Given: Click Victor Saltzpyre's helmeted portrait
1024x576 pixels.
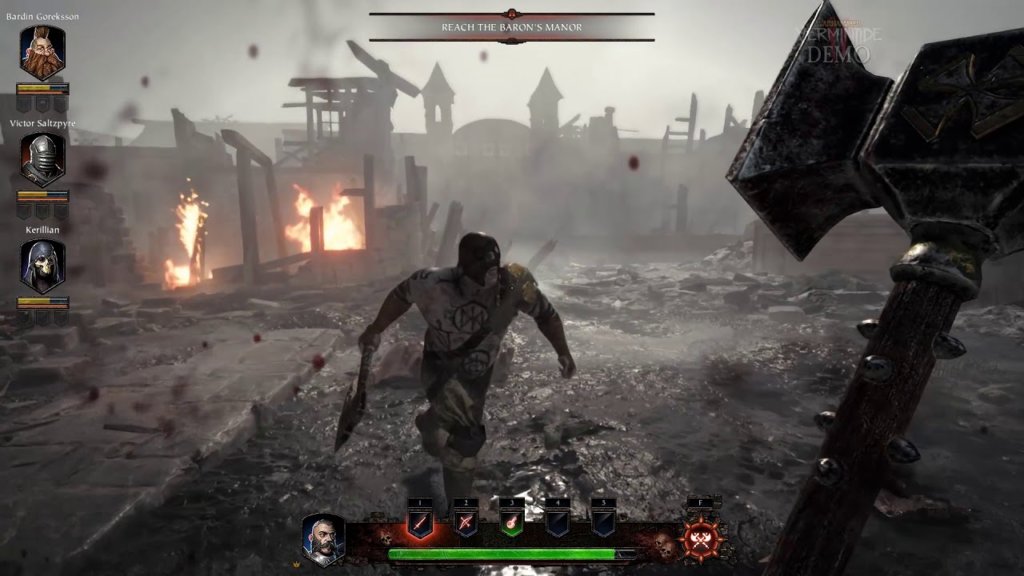Looking at the screenshot, I should 42,160.
